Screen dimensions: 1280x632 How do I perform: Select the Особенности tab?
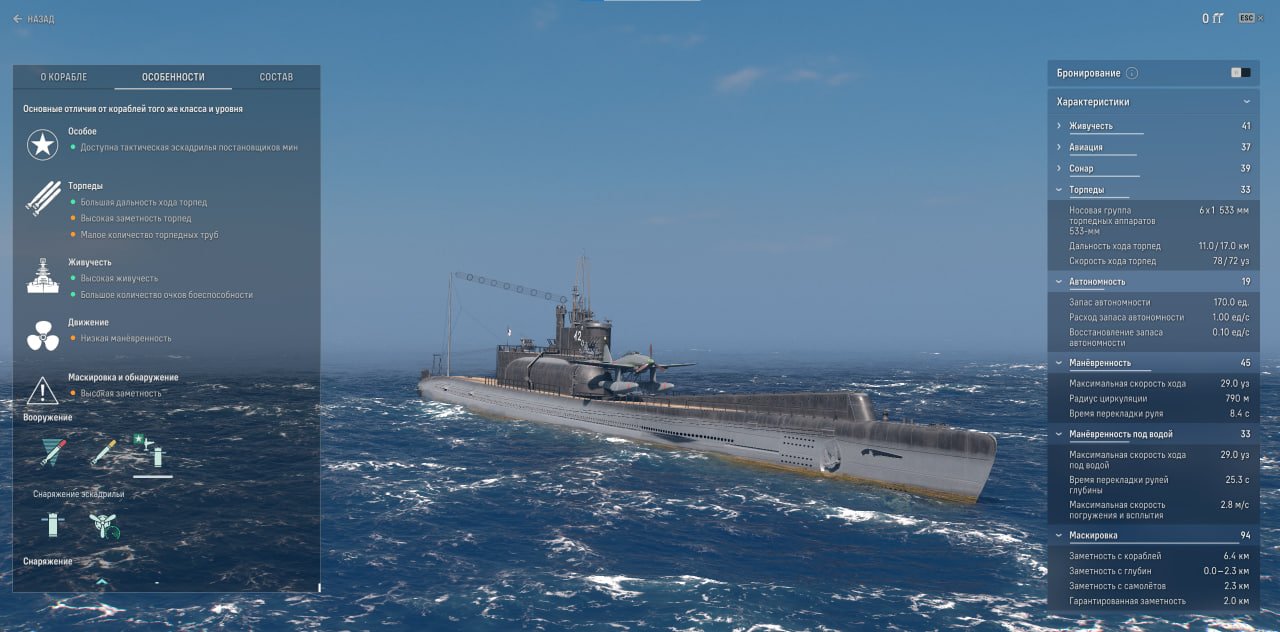point(173,77)
